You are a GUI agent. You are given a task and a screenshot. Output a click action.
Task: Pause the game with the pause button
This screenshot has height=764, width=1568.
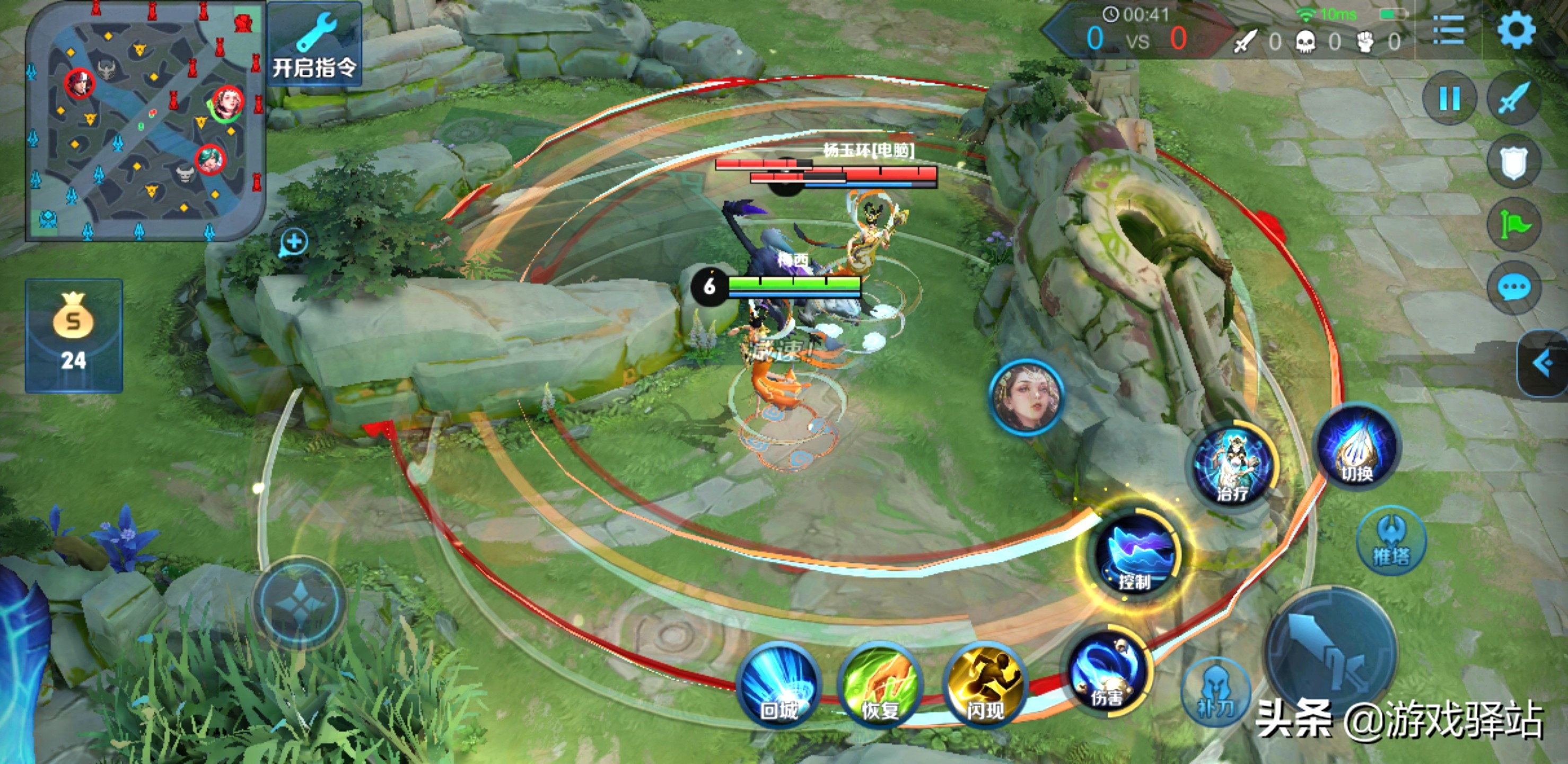click(x=1449, y=98)
